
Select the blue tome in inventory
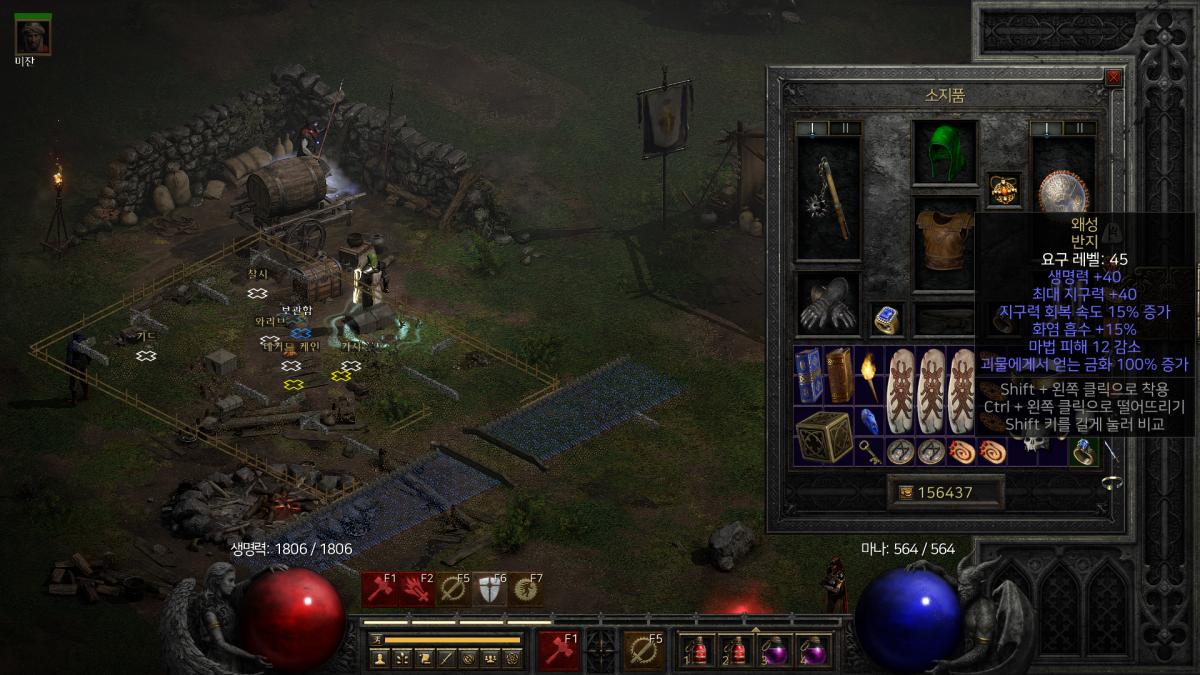tap(809, 374)
